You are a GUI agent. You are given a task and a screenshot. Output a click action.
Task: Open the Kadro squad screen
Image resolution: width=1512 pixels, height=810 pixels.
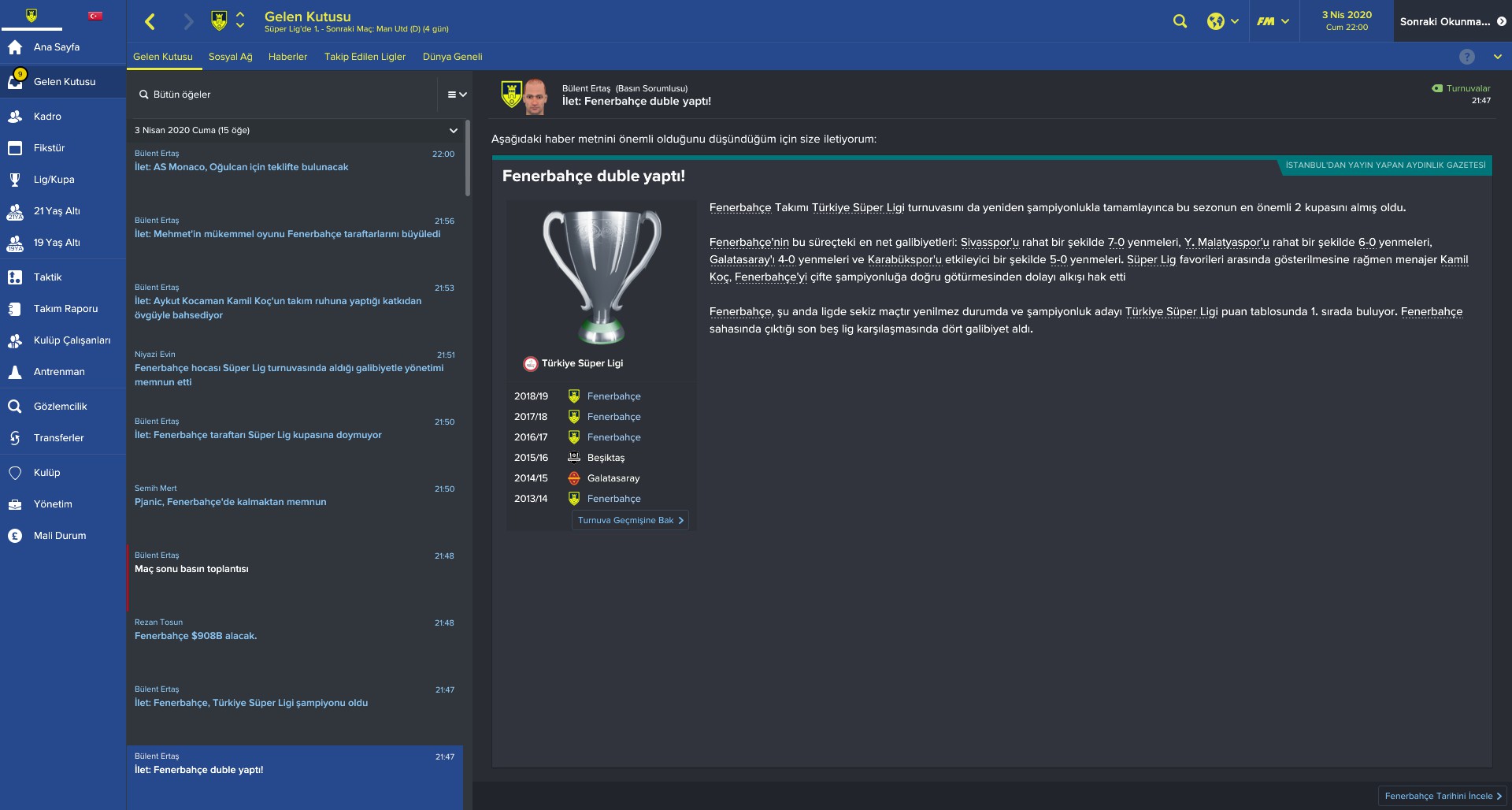point(48,116)
